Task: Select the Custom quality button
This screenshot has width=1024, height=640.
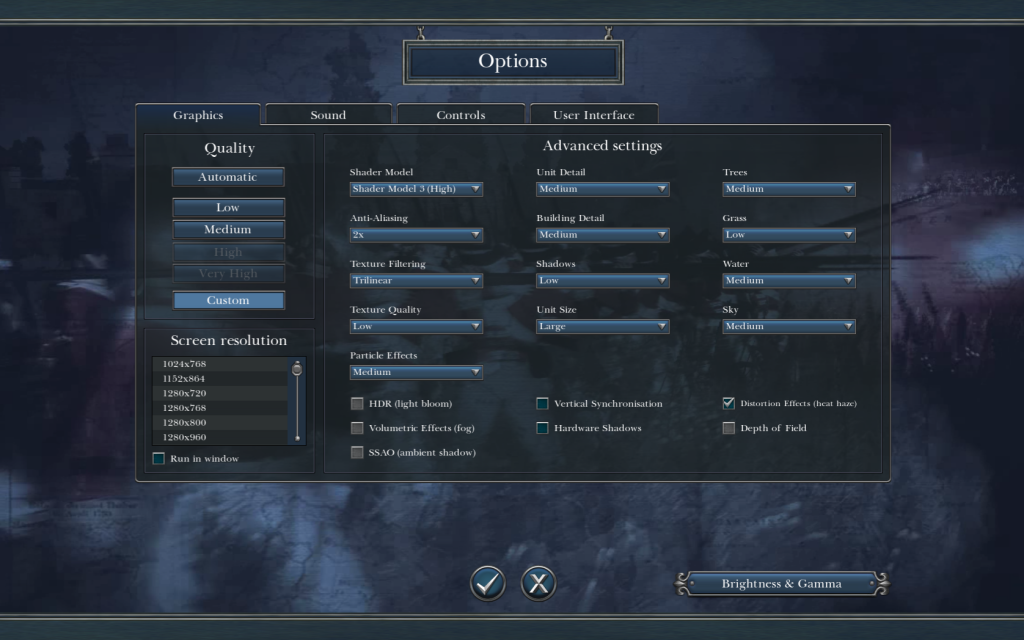Action: tap(228, 300)
